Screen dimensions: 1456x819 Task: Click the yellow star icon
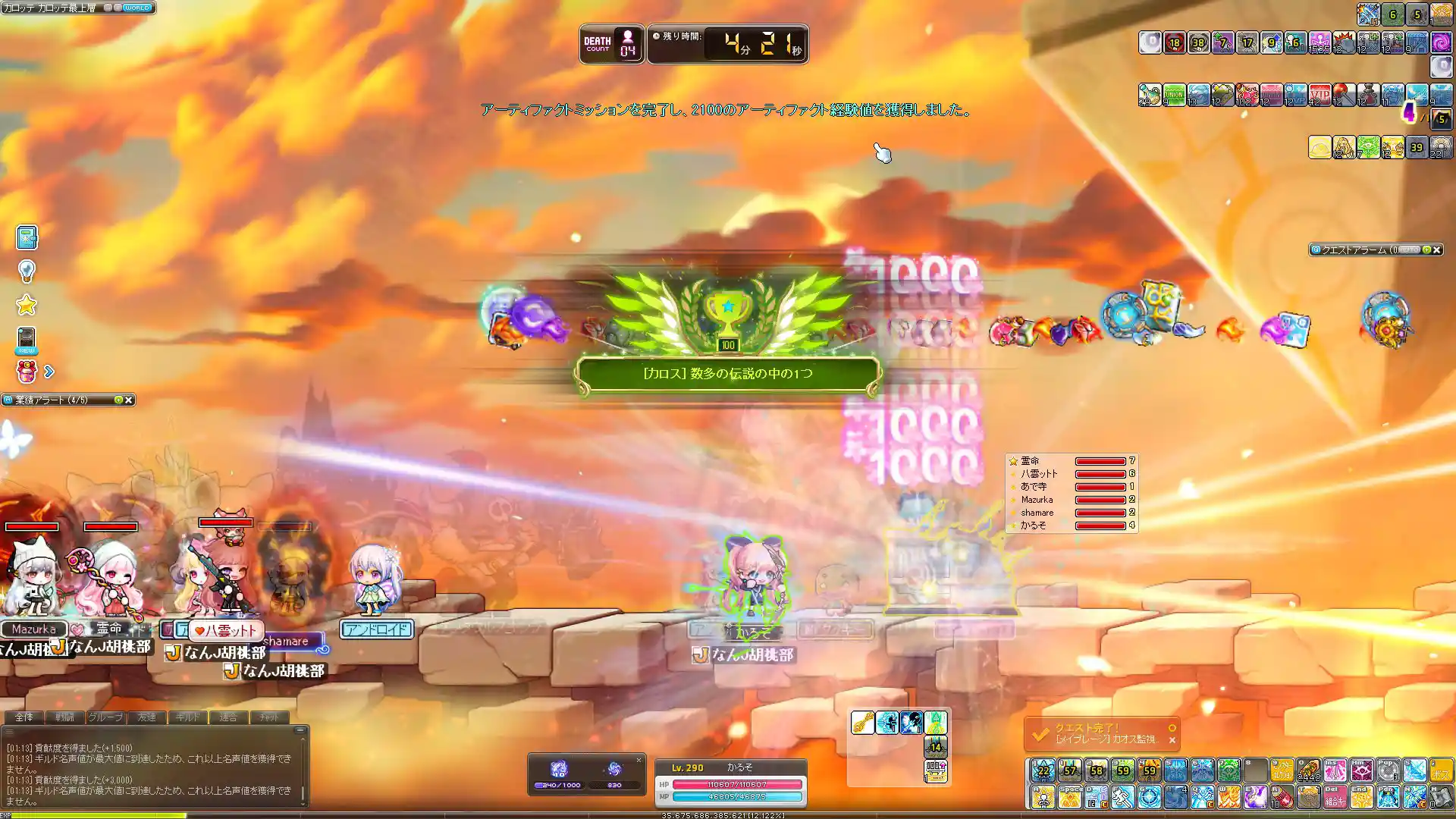27,305
